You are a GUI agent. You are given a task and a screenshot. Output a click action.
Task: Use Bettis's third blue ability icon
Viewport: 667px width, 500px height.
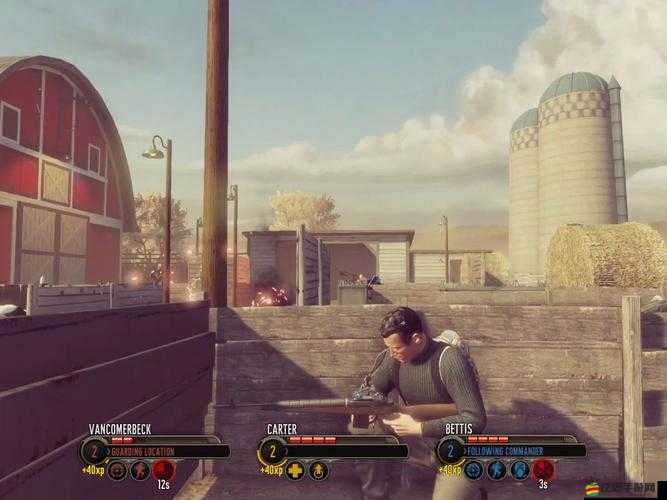(520, 469)
